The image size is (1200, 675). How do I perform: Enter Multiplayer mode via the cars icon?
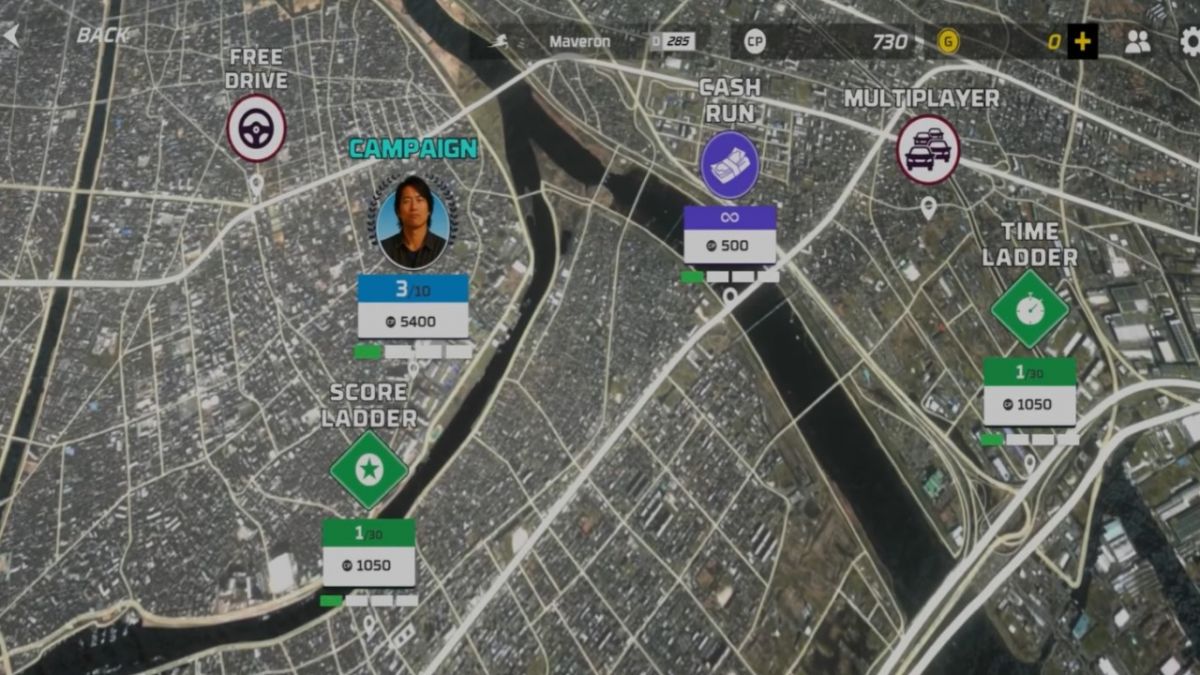[x=928, y=150]
